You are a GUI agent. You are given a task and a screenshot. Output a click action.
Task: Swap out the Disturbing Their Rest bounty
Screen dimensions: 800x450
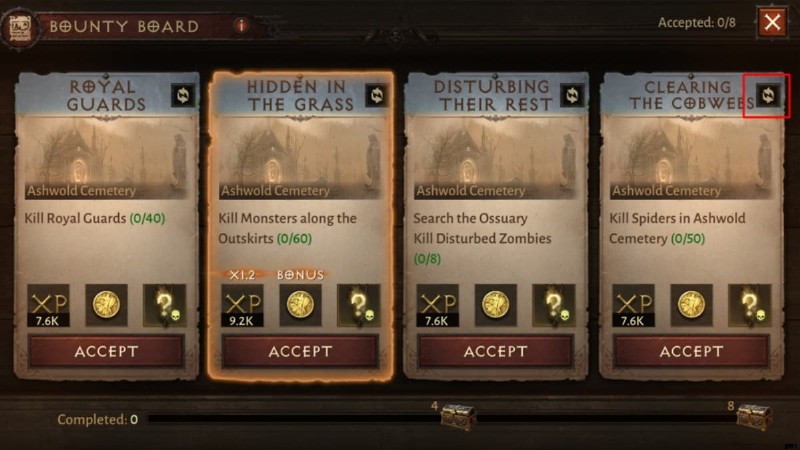[572, 95]
